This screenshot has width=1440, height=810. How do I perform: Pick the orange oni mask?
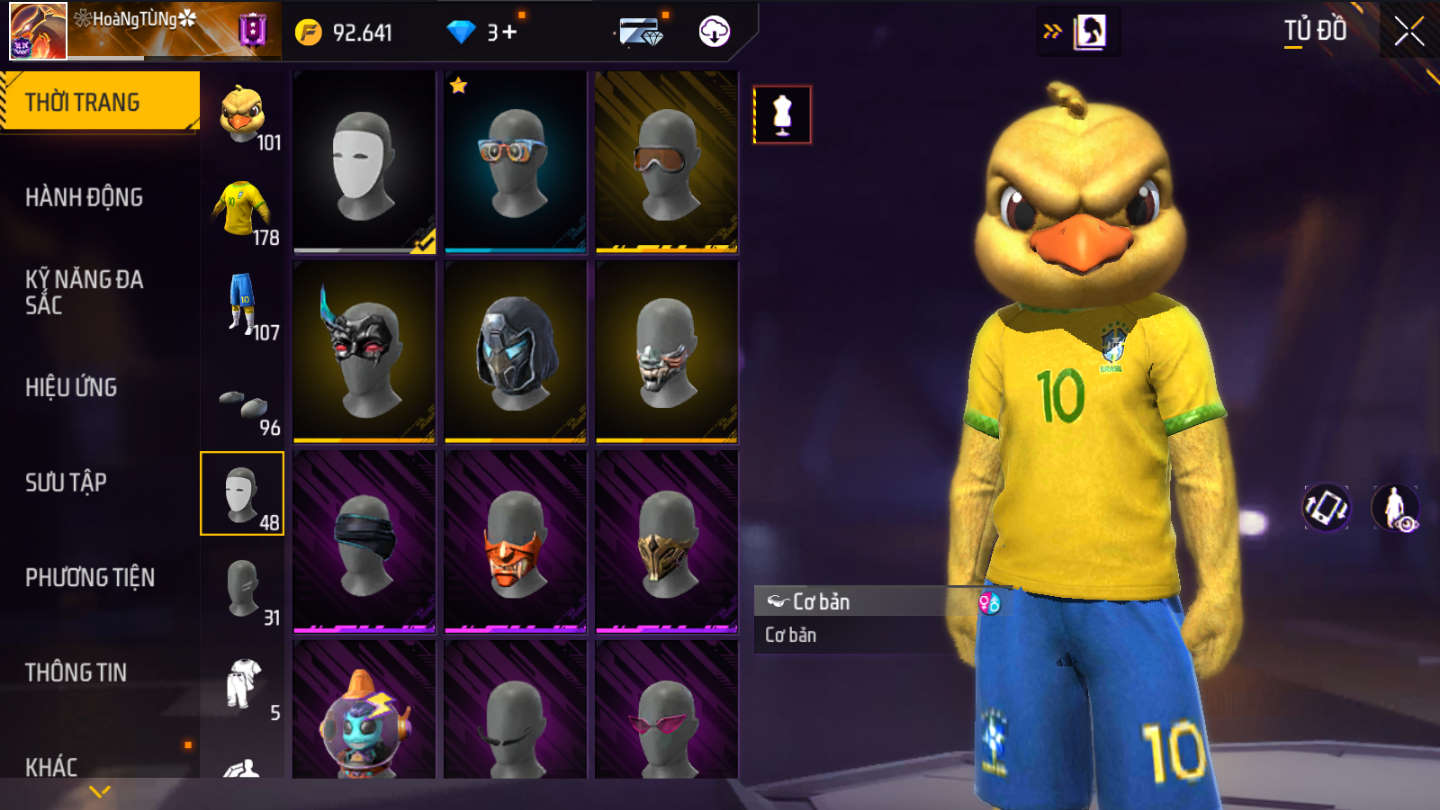[515, 541]
